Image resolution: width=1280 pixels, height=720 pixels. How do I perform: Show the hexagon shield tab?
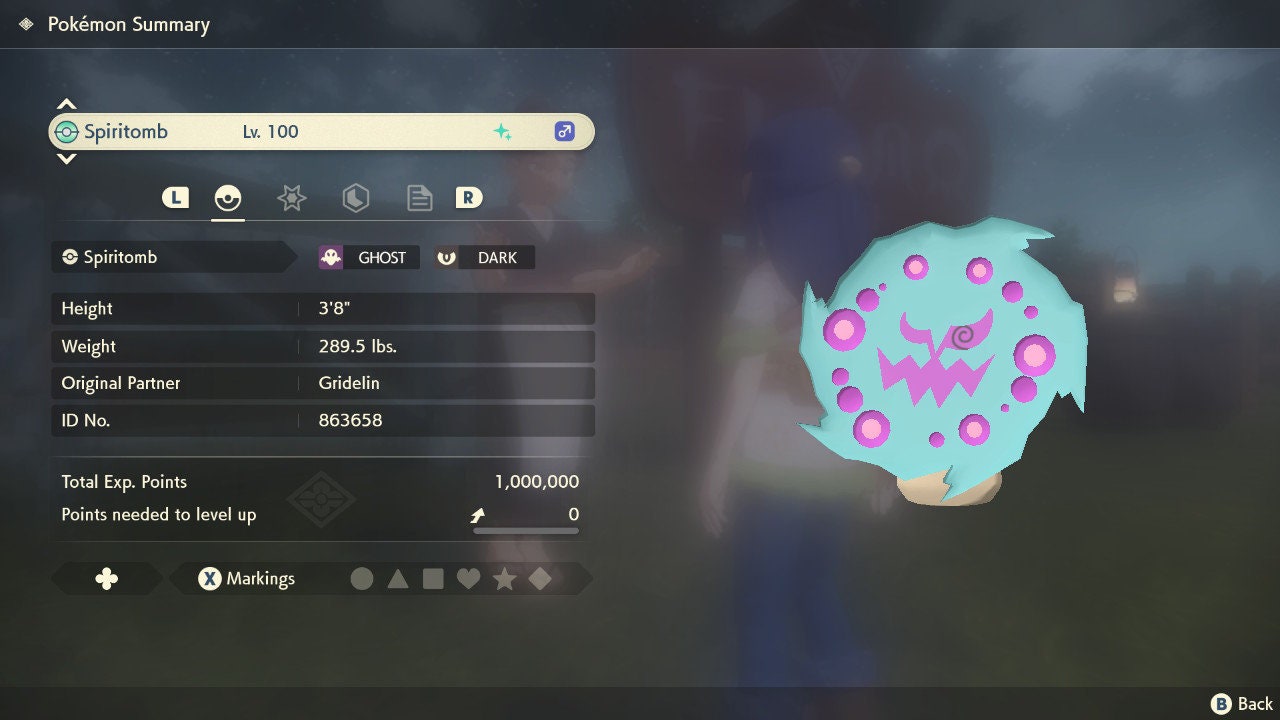pyautogui.click(x=355, y=198)
